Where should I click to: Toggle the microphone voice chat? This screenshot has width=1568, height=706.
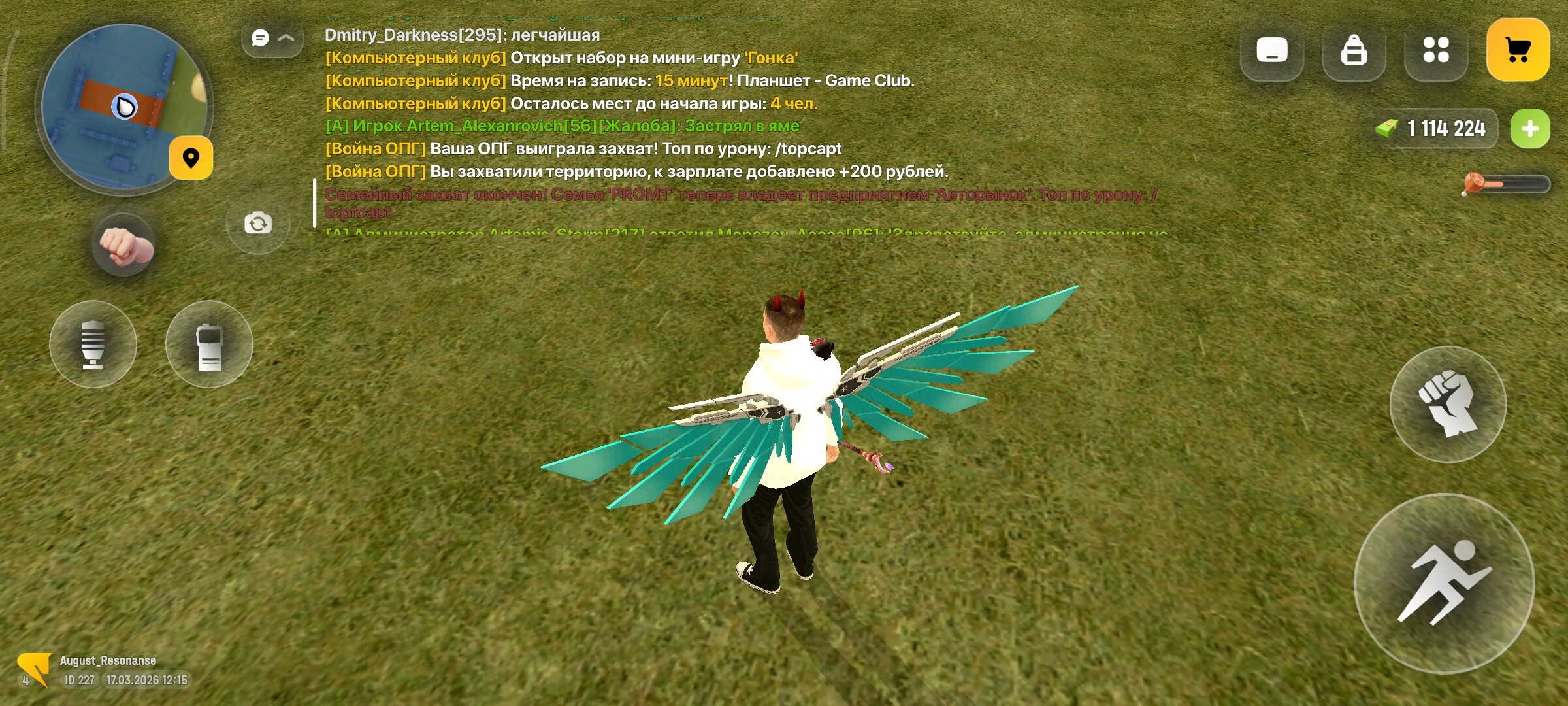[x=92, y=345]
